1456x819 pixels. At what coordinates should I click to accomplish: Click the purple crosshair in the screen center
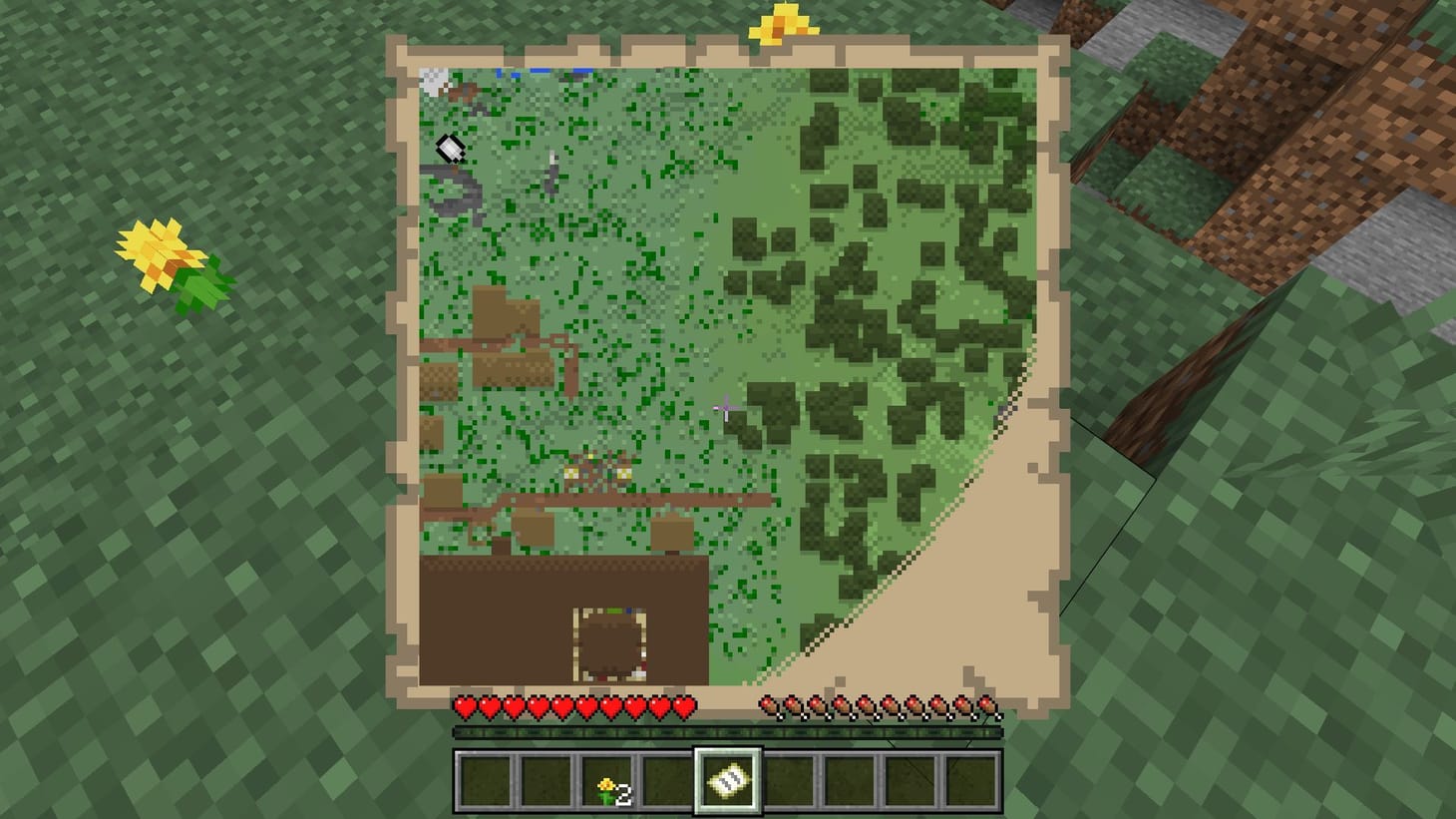coord(727,410)
